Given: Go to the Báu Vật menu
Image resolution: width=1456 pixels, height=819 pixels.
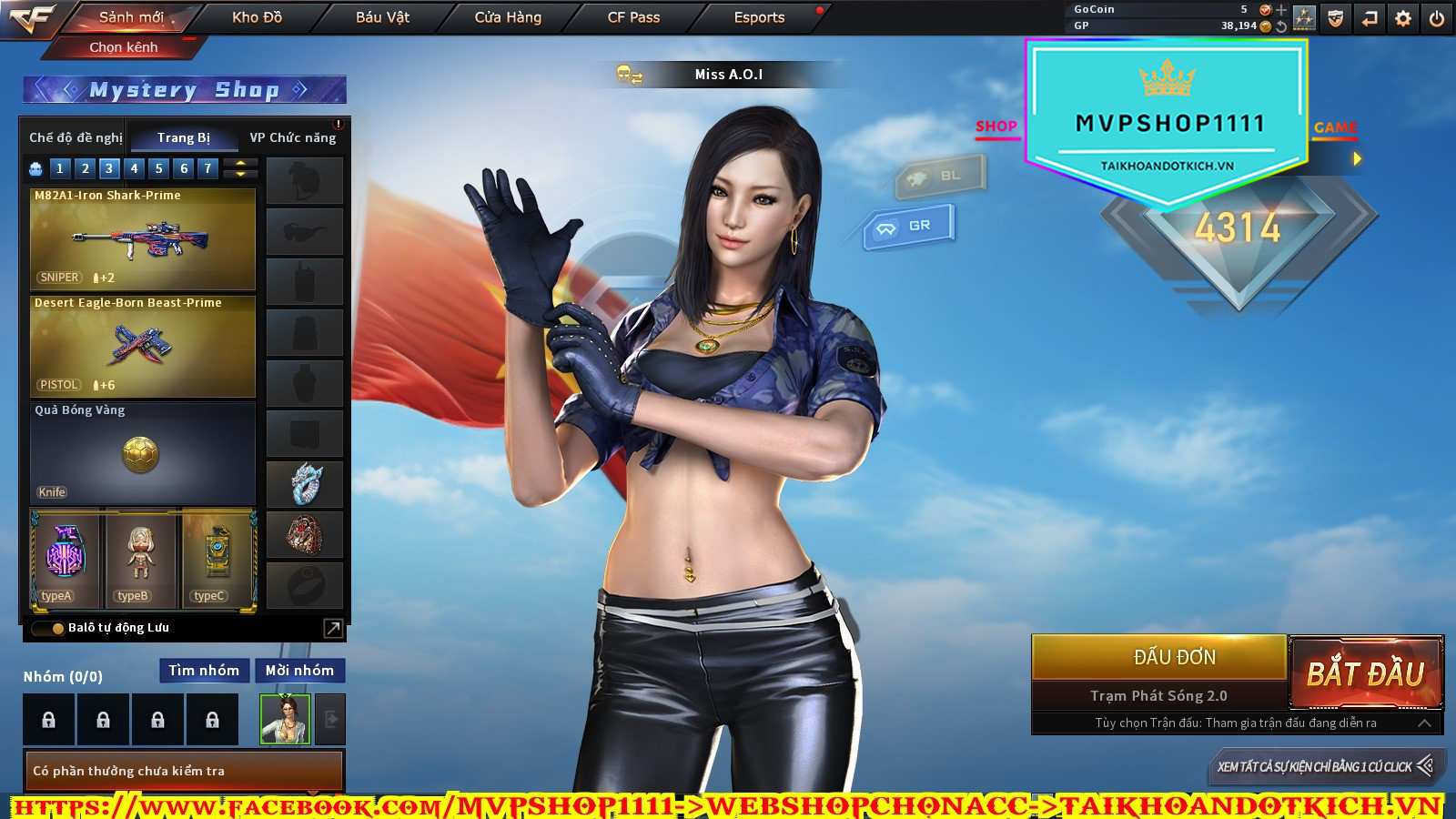Looking at the screenshot, I should tap(382, 17).
